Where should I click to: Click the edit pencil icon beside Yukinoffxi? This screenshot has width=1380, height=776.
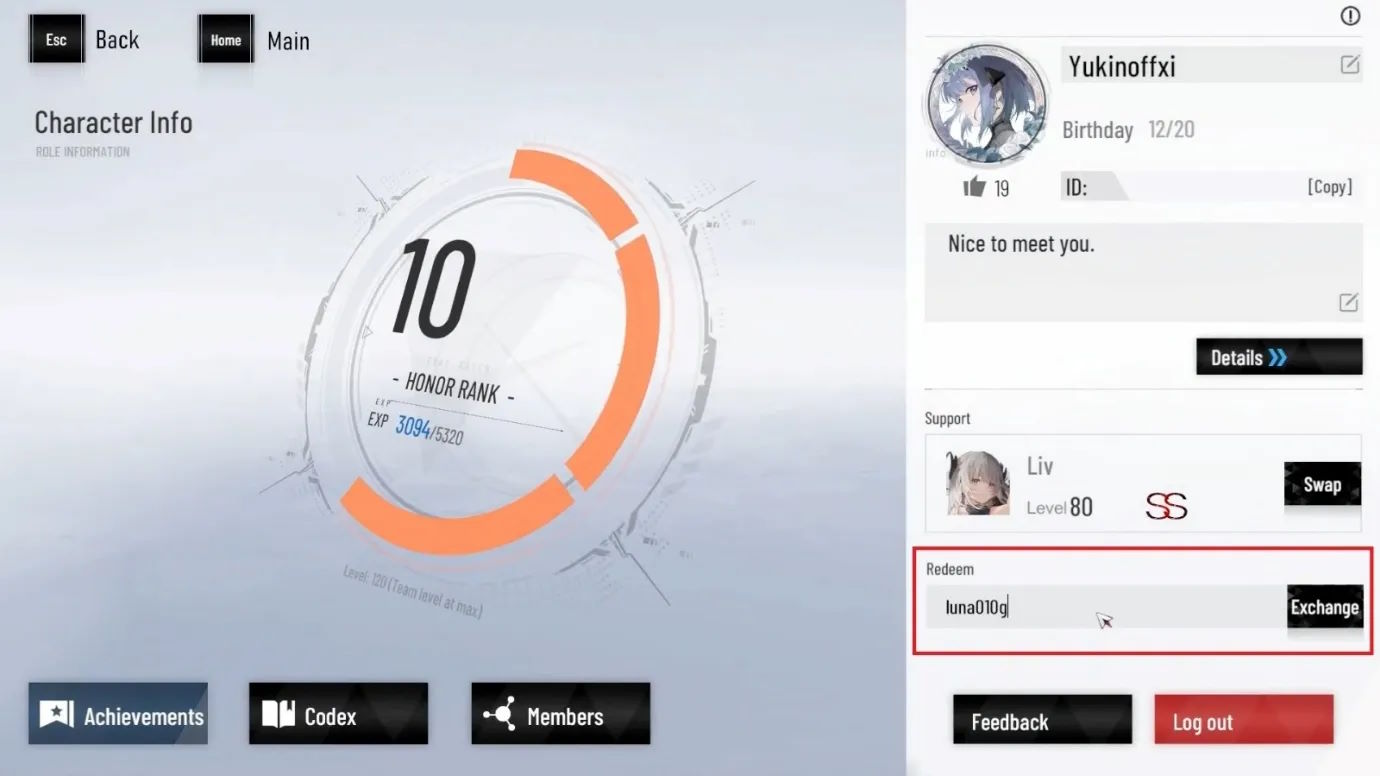1349,64
